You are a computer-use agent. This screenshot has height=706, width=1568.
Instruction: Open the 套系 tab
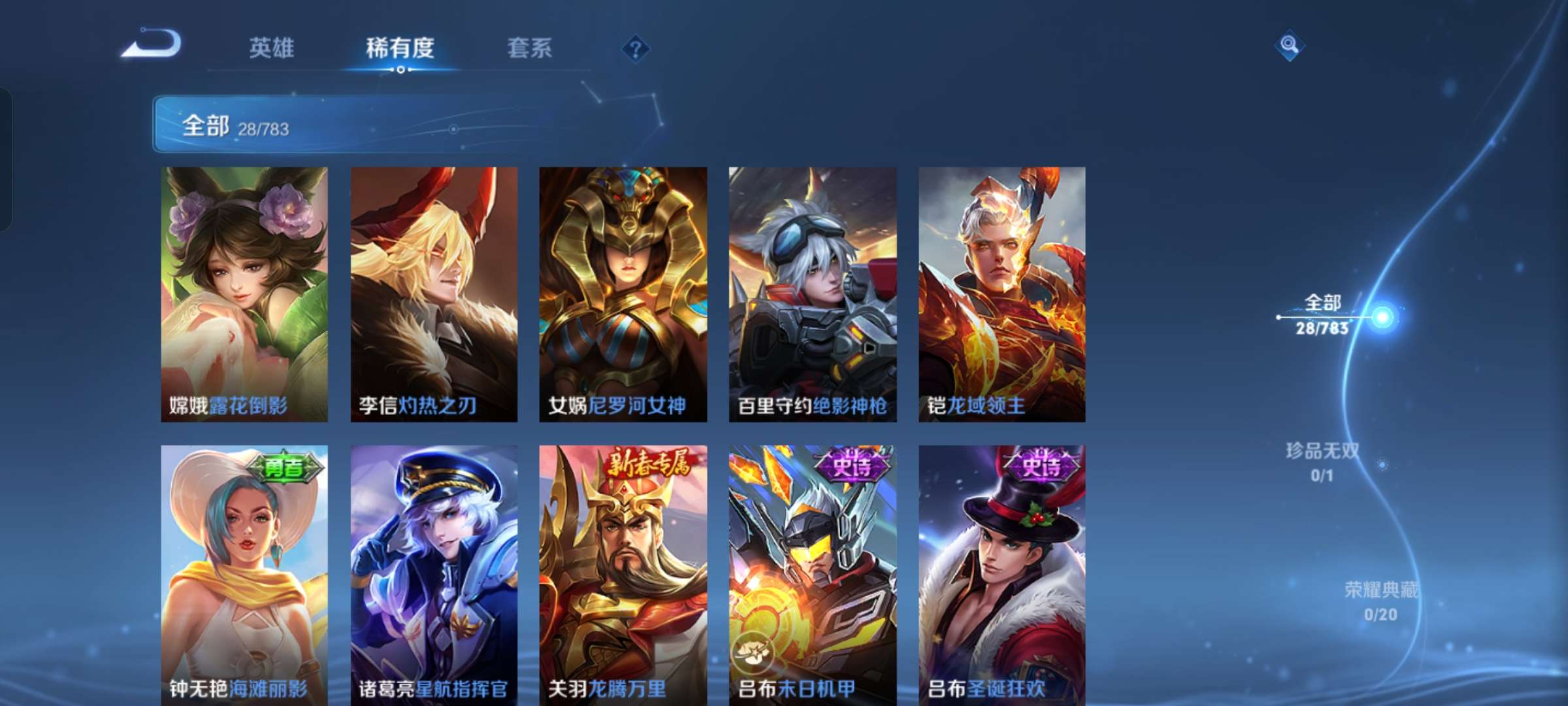coord(529,47)
